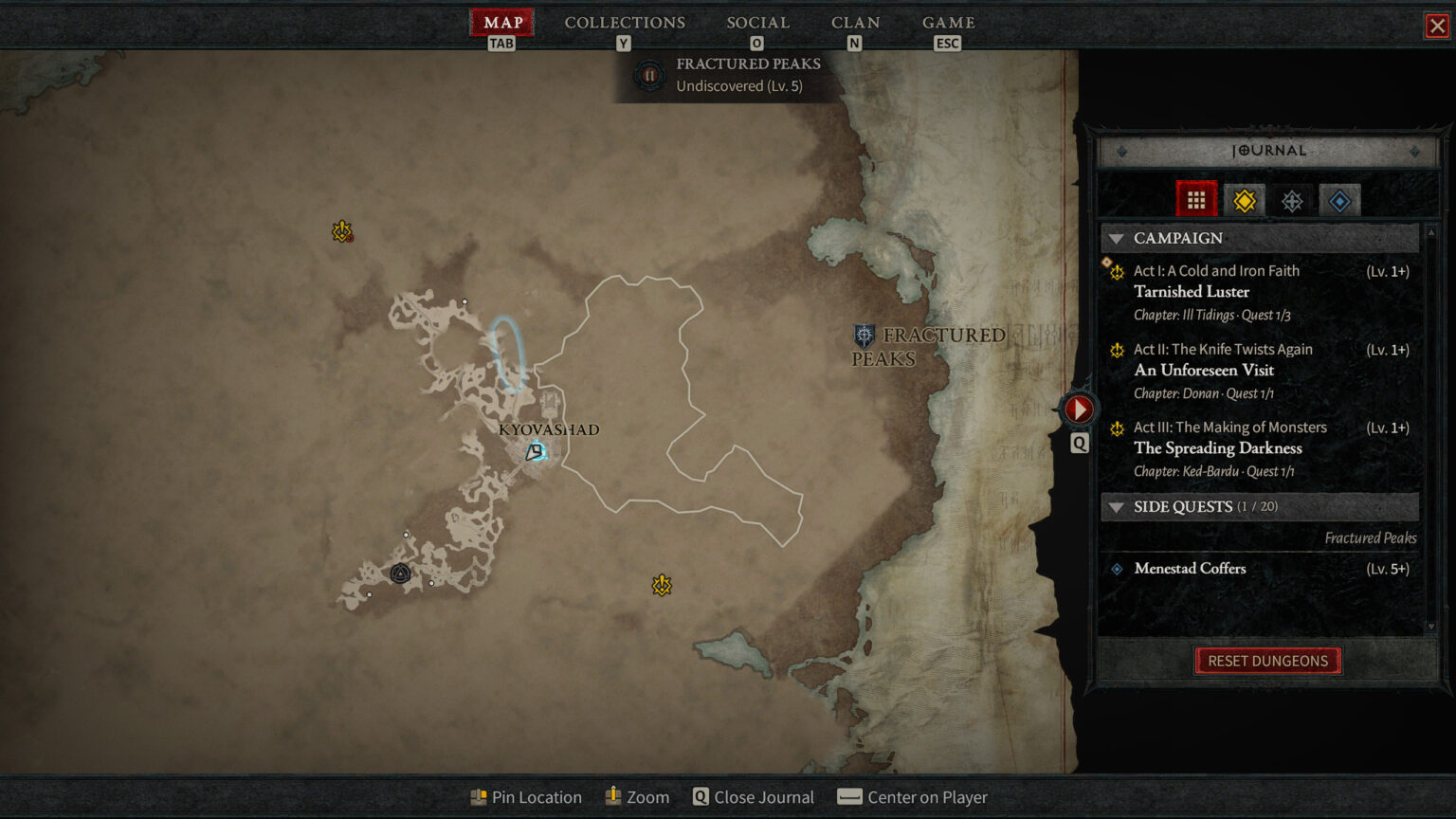Click Center on Player at the bottom
1456x819 pixels.
click(912, 796)
